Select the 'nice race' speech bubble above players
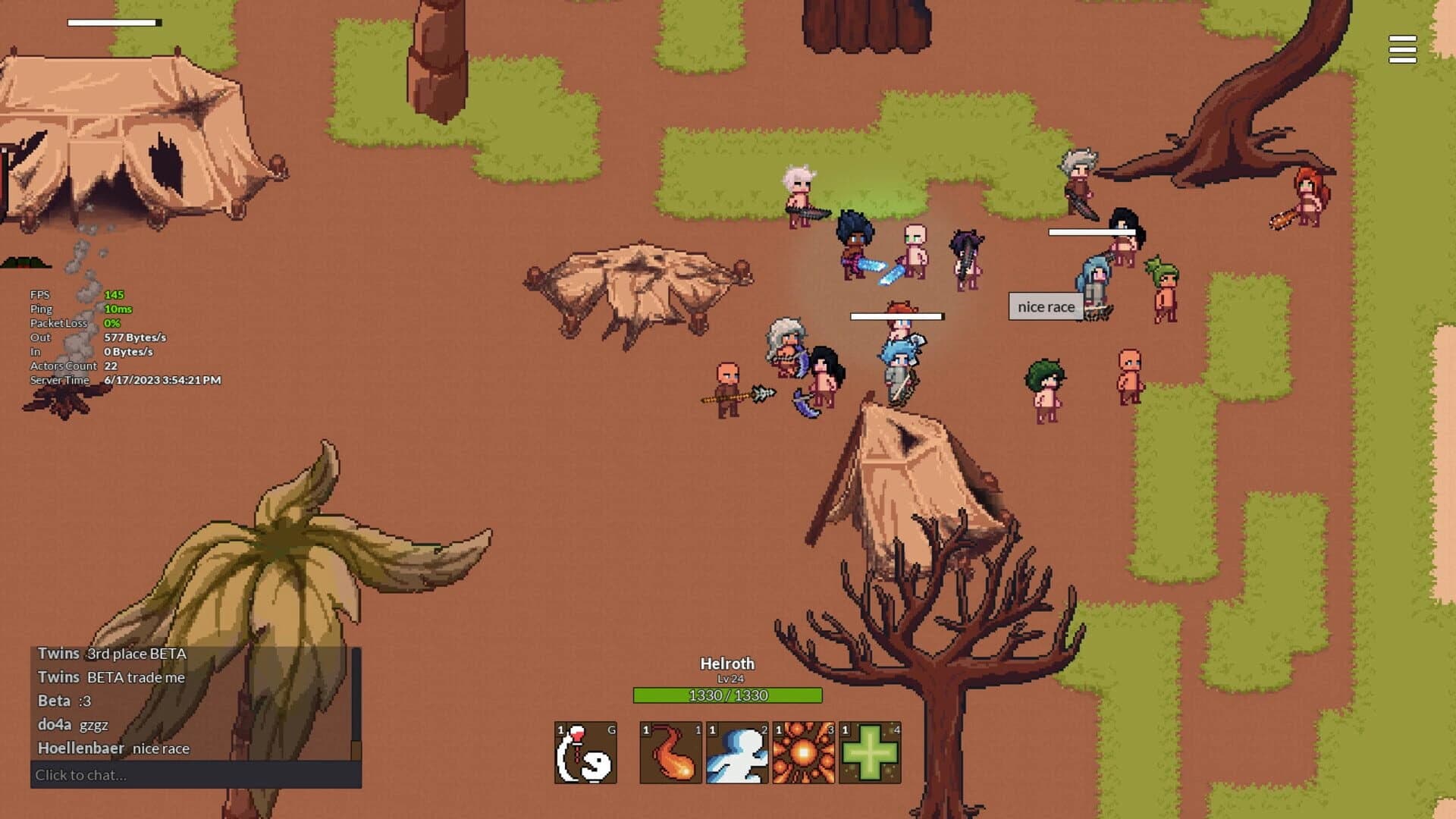The width and height of the screenshot is (1456, 819). click(1045, 306)
